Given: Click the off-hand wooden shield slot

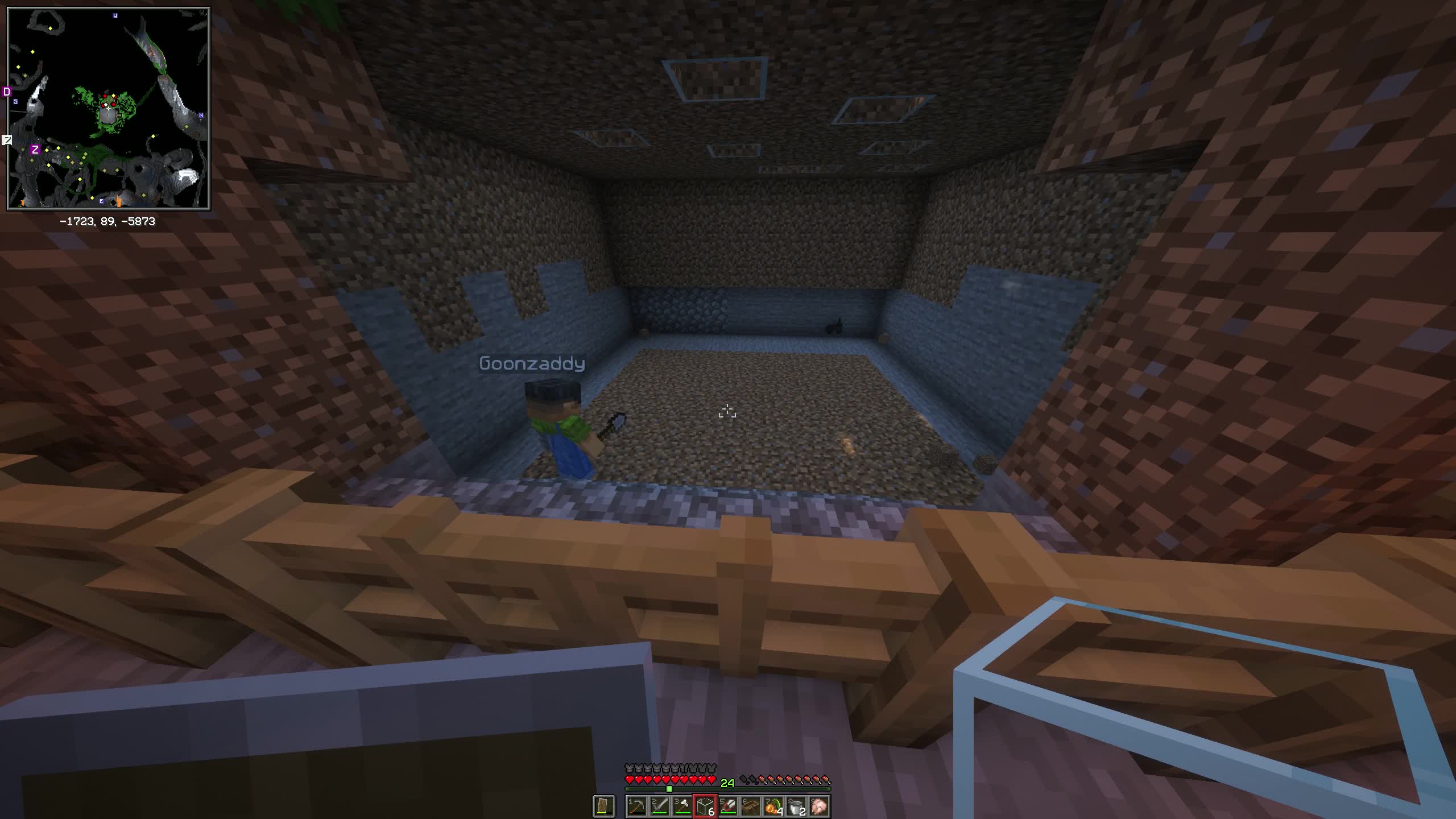Looking at the screenshot, I should point(603,806).
